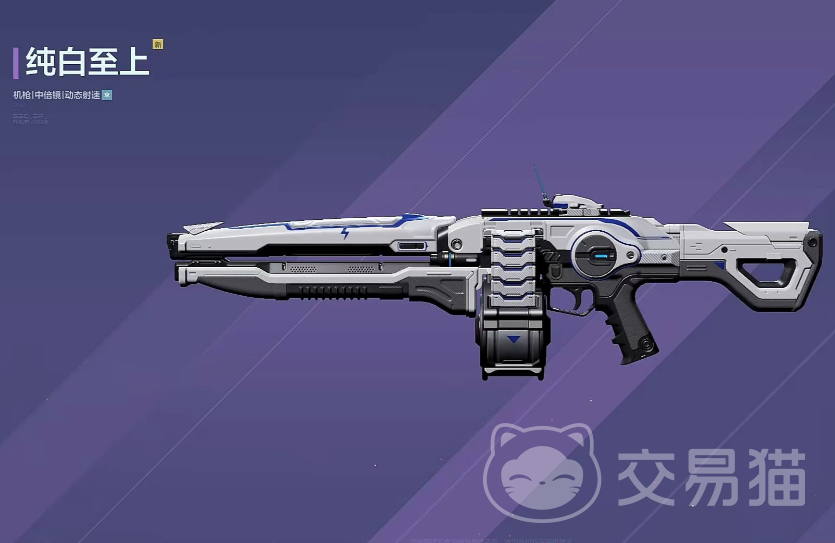This screenshot has width=835, height=543.
Task: Click the teal icon beside the weapon tags
Action: (107, 95)
